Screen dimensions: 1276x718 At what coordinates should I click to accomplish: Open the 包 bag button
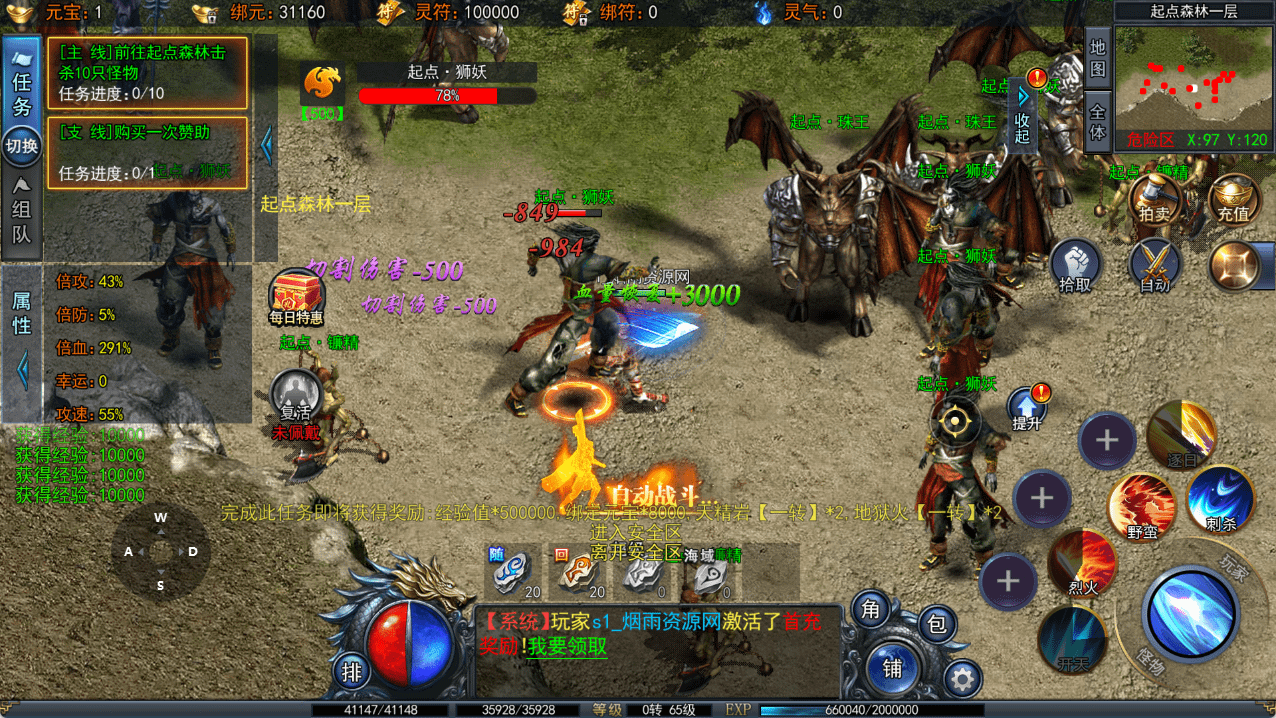click(x=936, y=624)
